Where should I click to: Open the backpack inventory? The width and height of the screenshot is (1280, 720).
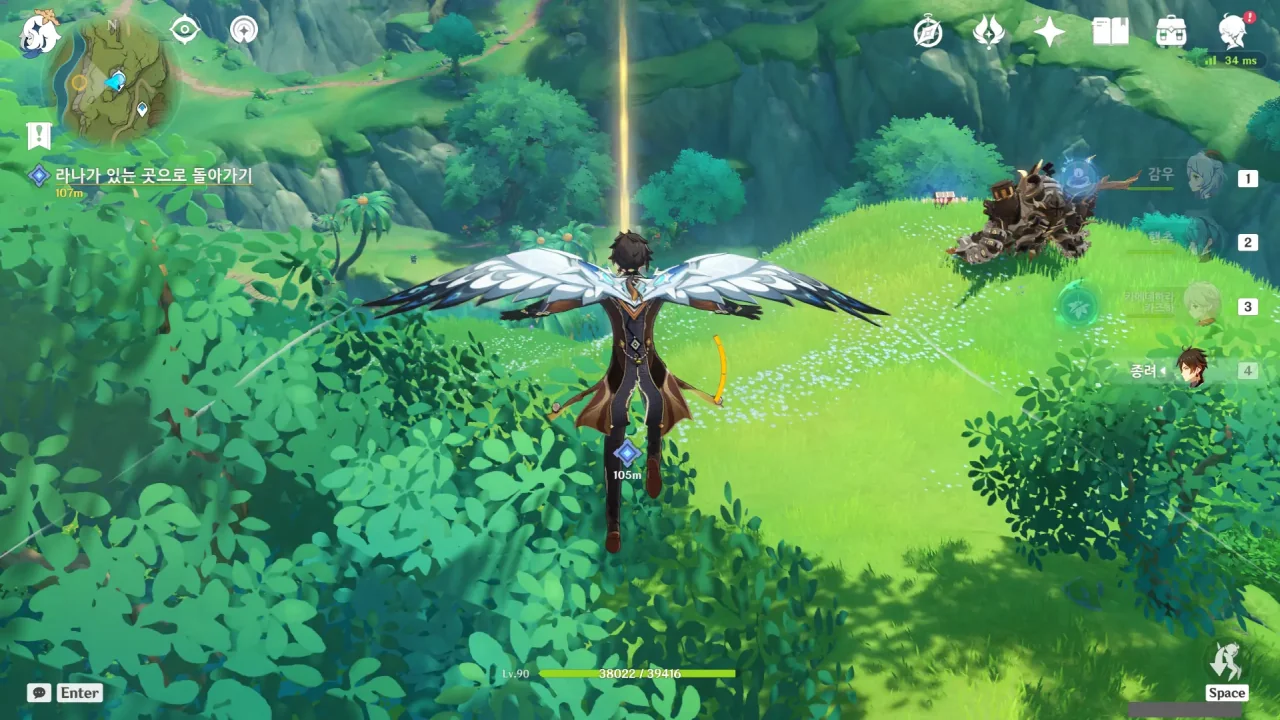coord(1171,33)
